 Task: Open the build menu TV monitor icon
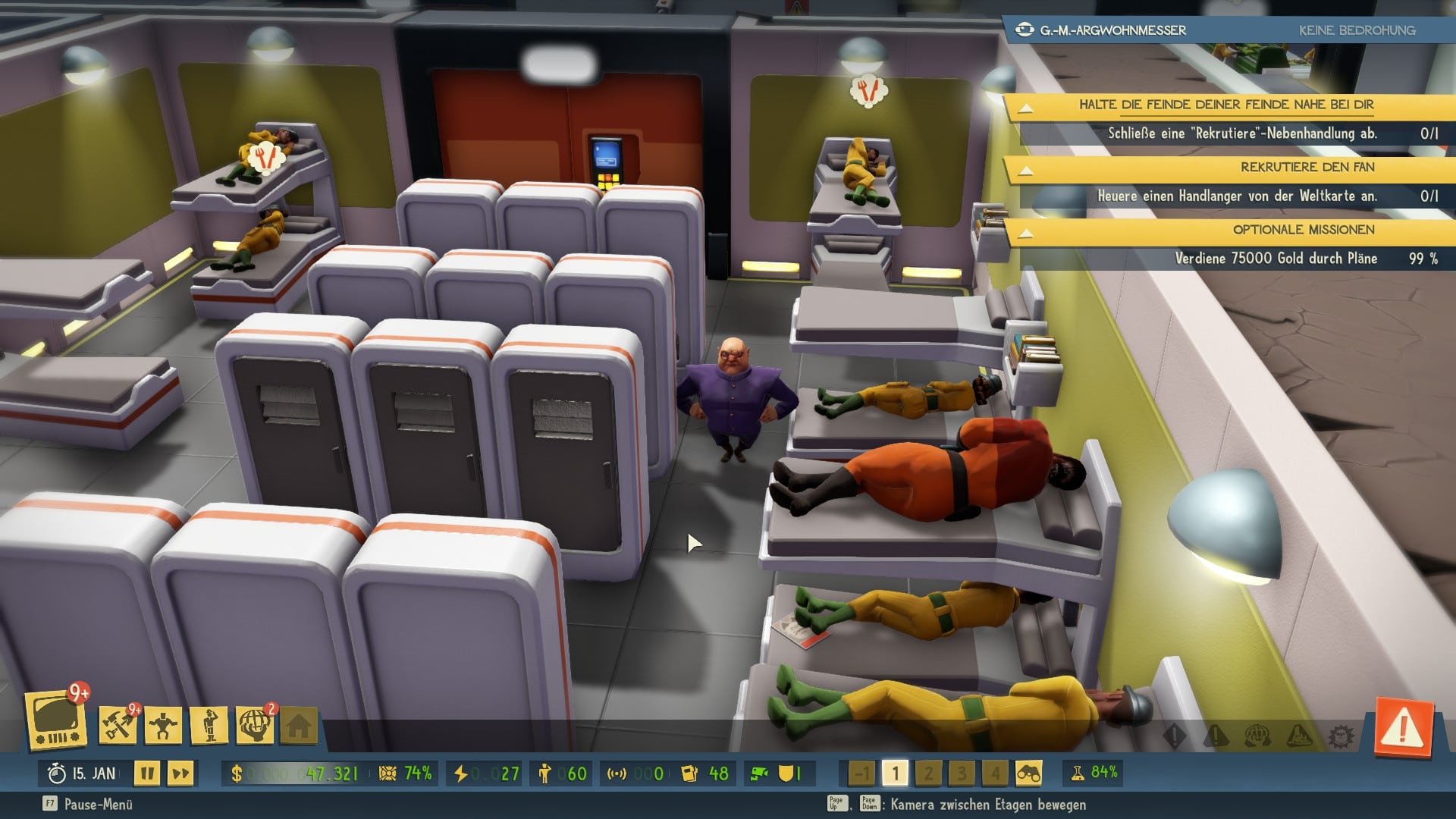[x=55, y=720]
